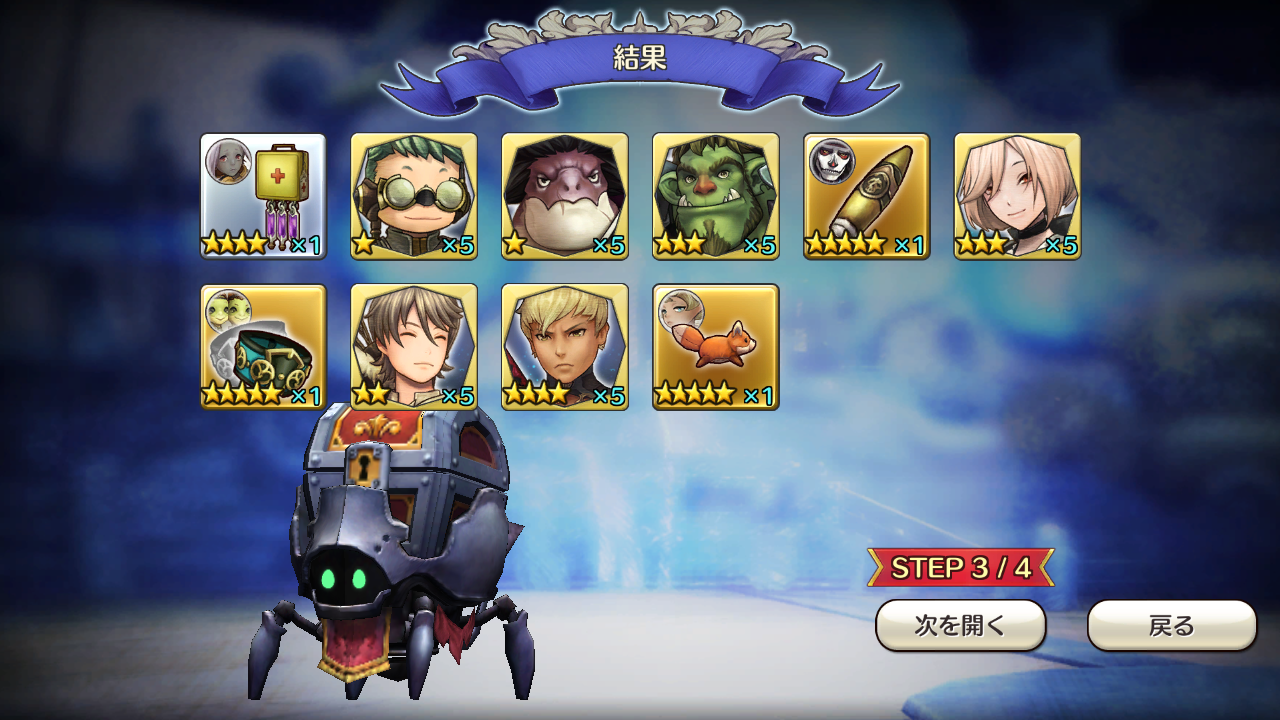Inspect the goggles-wearing green-haired character shard
This screenshot has height=720, width=1280.
pyautogui.click(x=414, y=196)
